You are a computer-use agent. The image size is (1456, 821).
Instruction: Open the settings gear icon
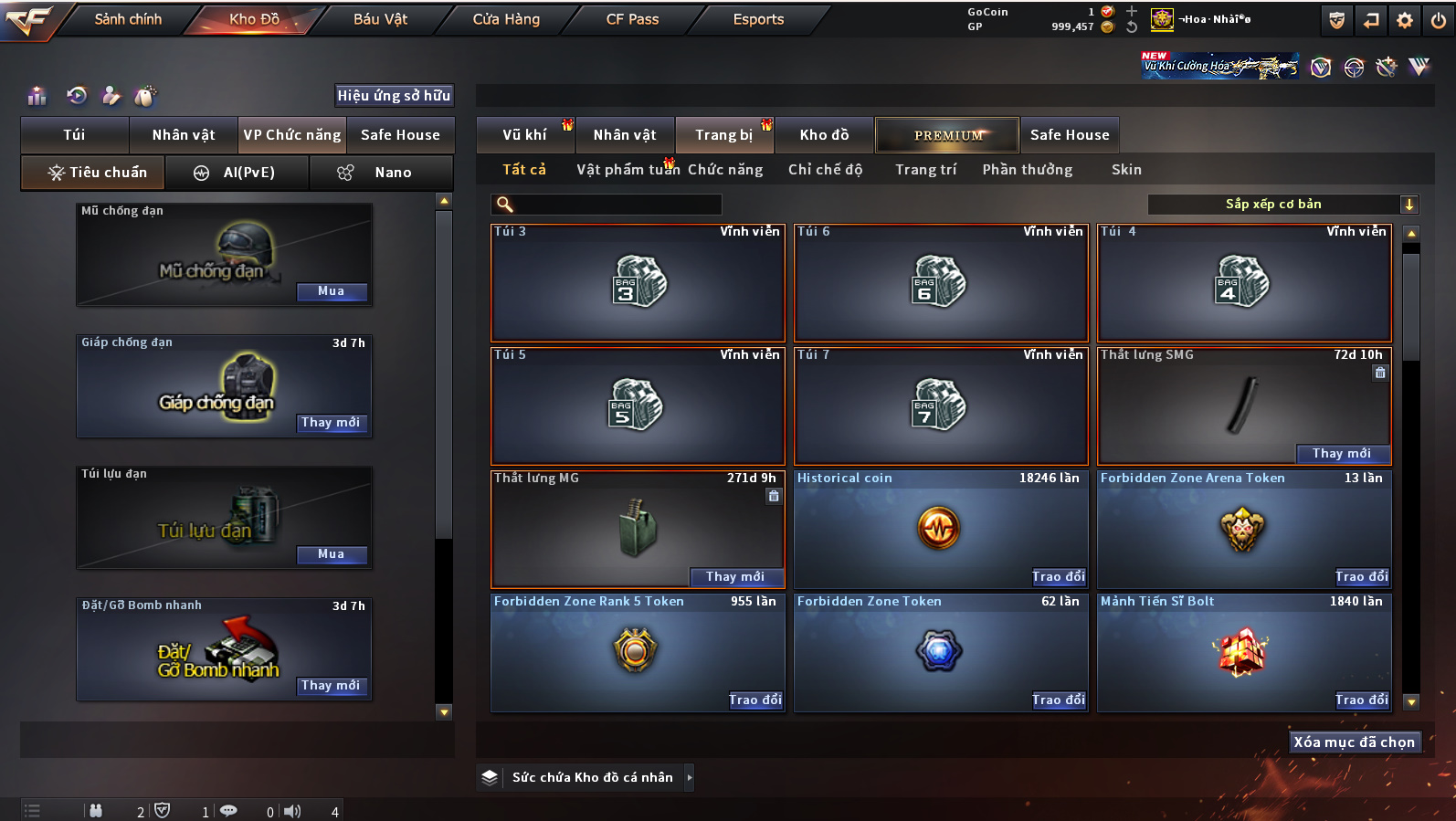[x=1405, y=20]
